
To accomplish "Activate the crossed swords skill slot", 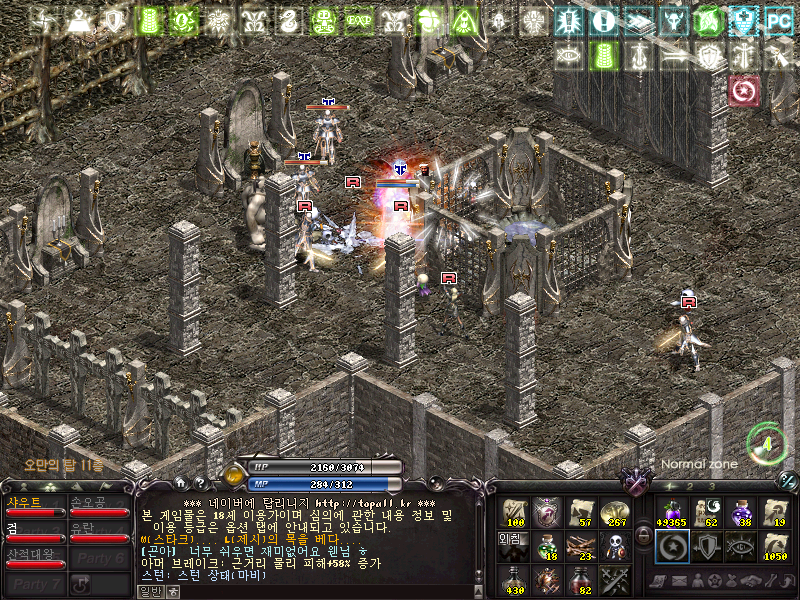I will click(x=616, y=580).
